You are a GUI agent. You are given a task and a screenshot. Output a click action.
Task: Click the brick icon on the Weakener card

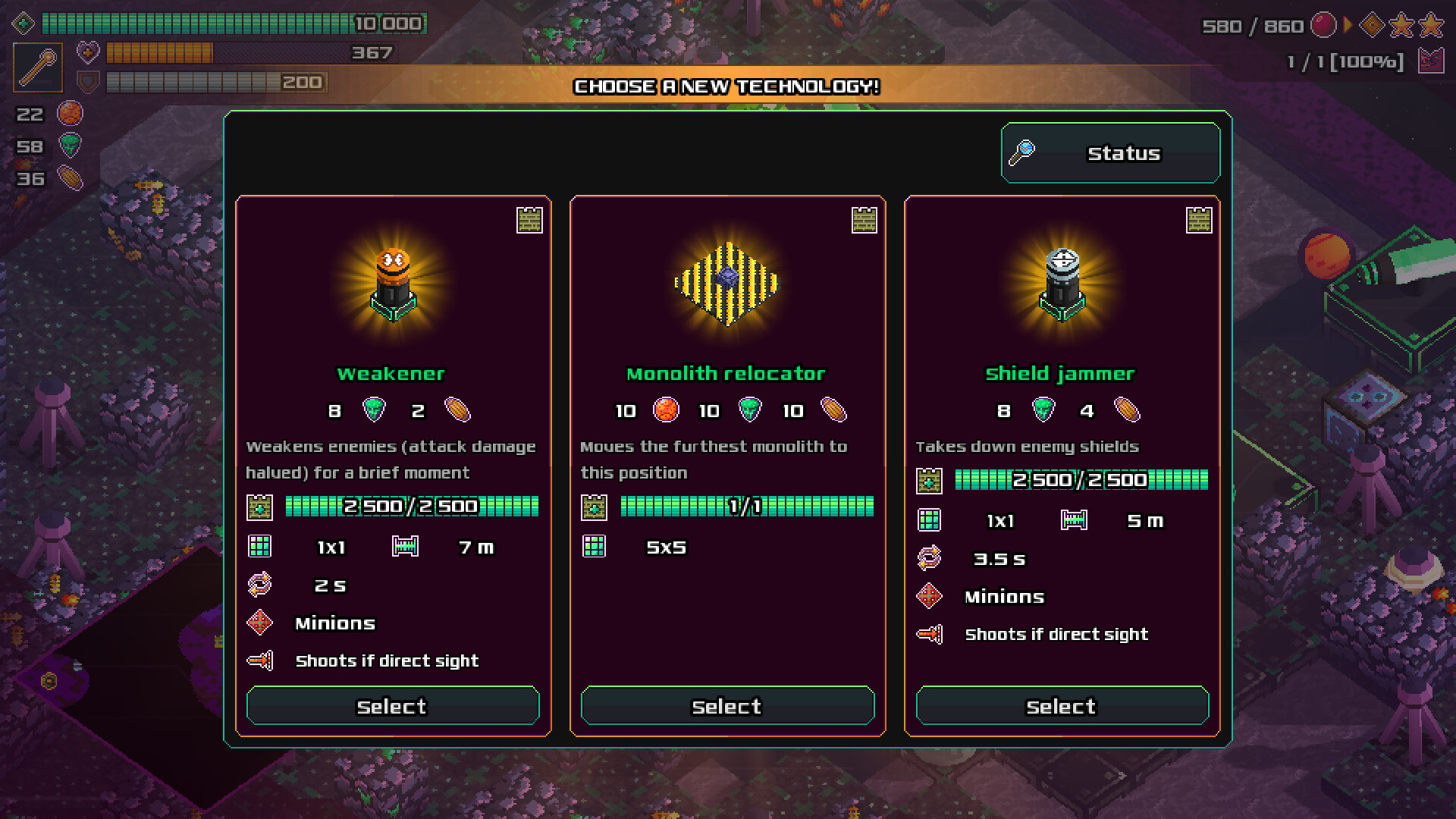(x=531, y=221)
